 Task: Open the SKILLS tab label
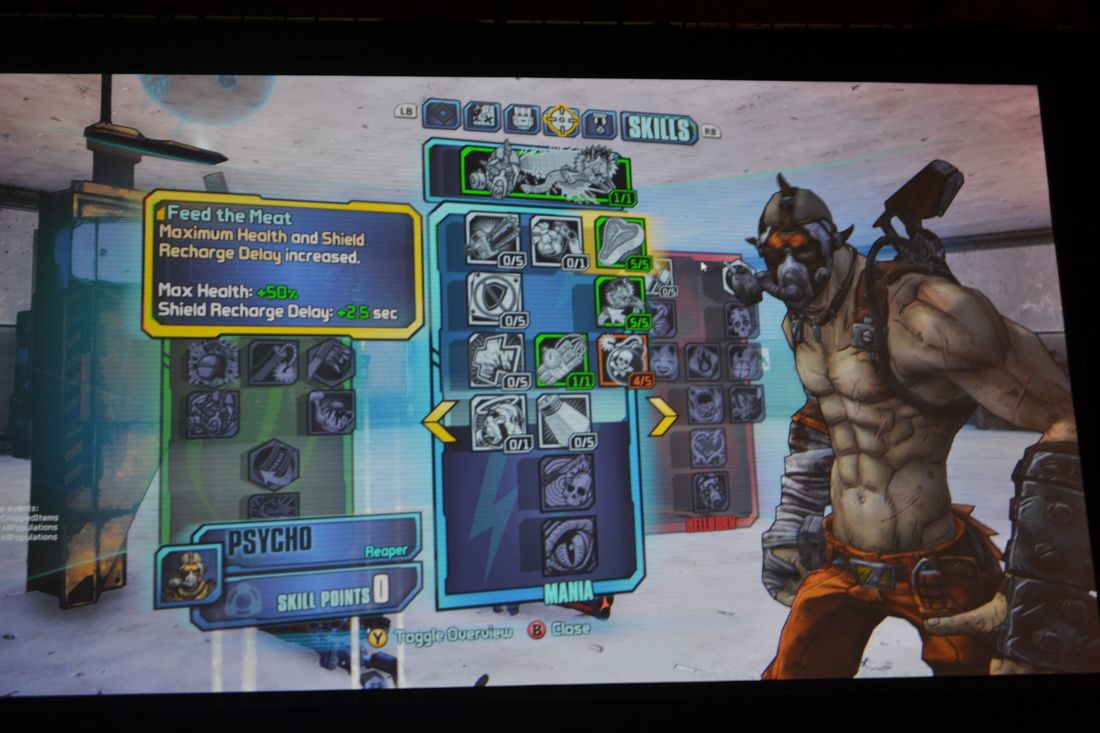coord(658,128)
